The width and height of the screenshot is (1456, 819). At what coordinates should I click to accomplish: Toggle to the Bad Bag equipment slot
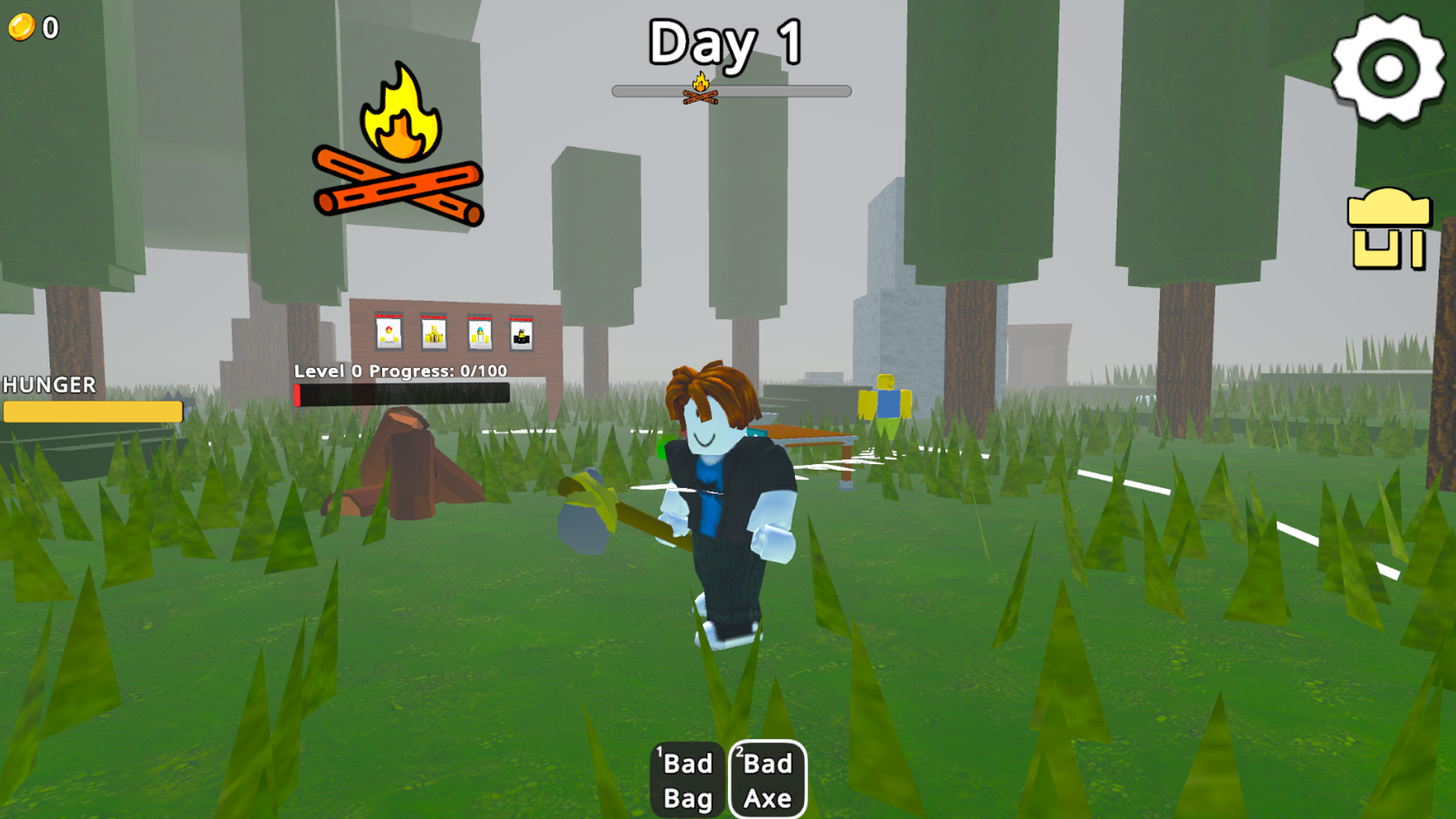(686, 777)
